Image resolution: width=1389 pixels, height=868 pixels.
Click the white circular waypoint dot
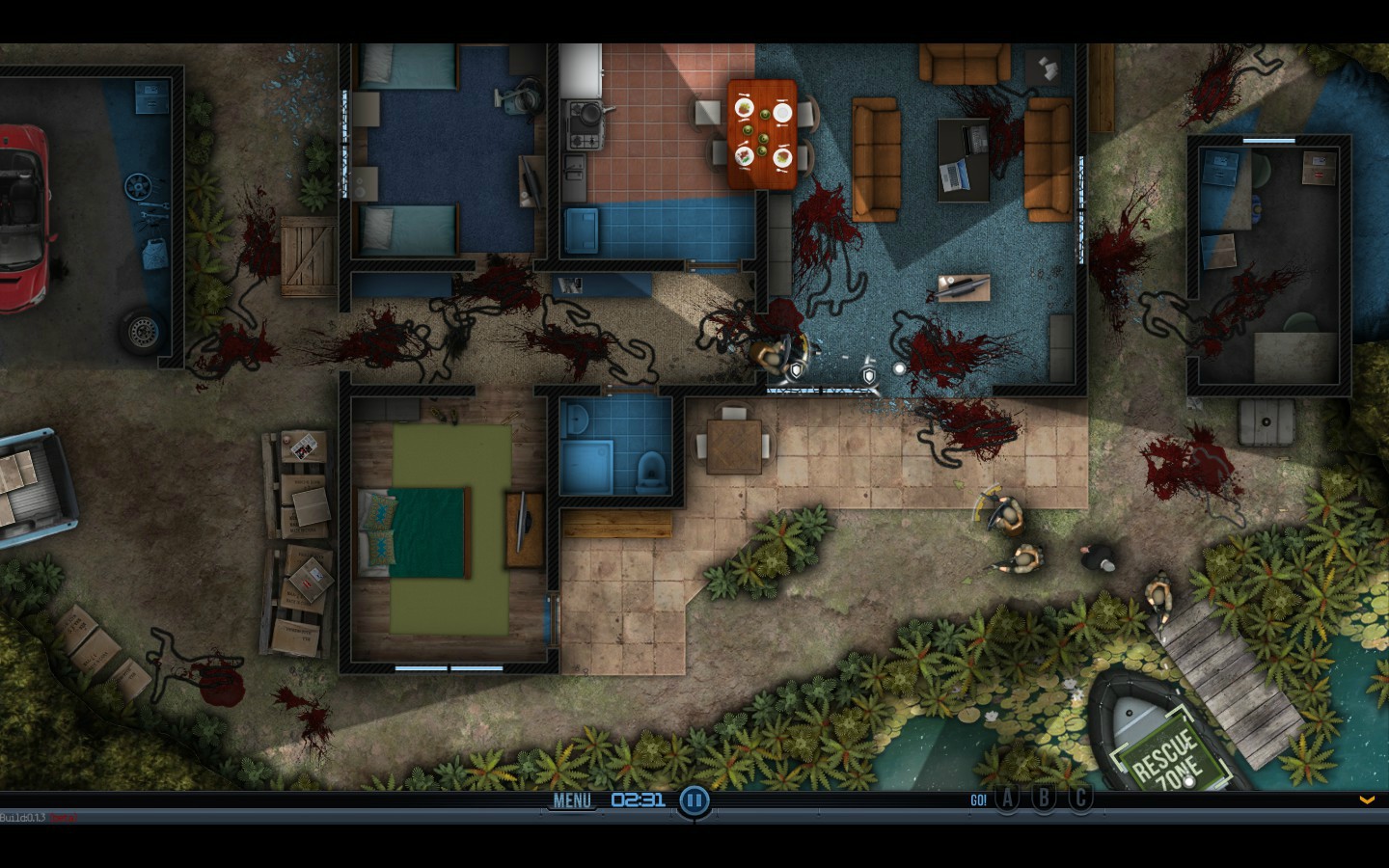tap(900, 367)
